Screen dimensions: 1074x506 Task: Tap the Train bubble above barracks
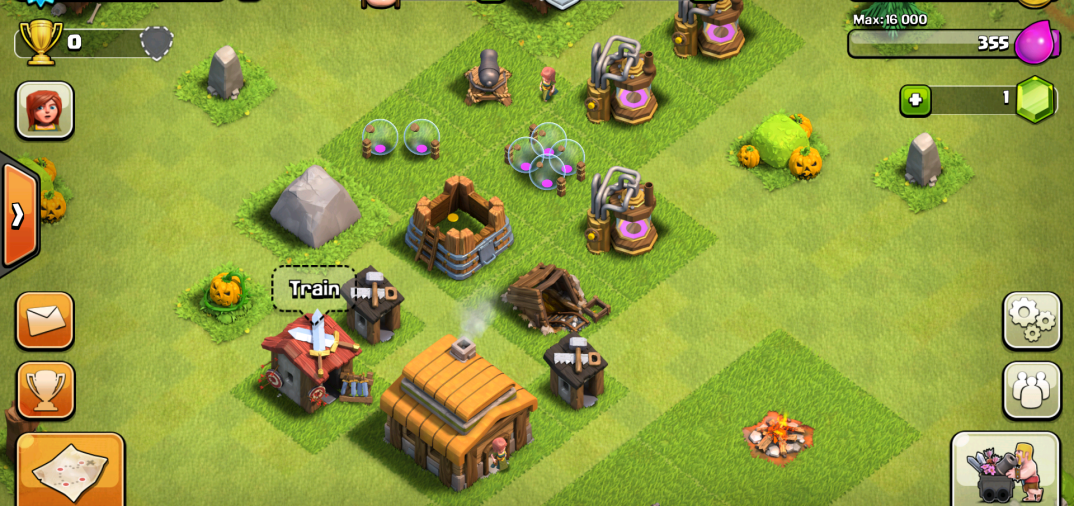313,289
